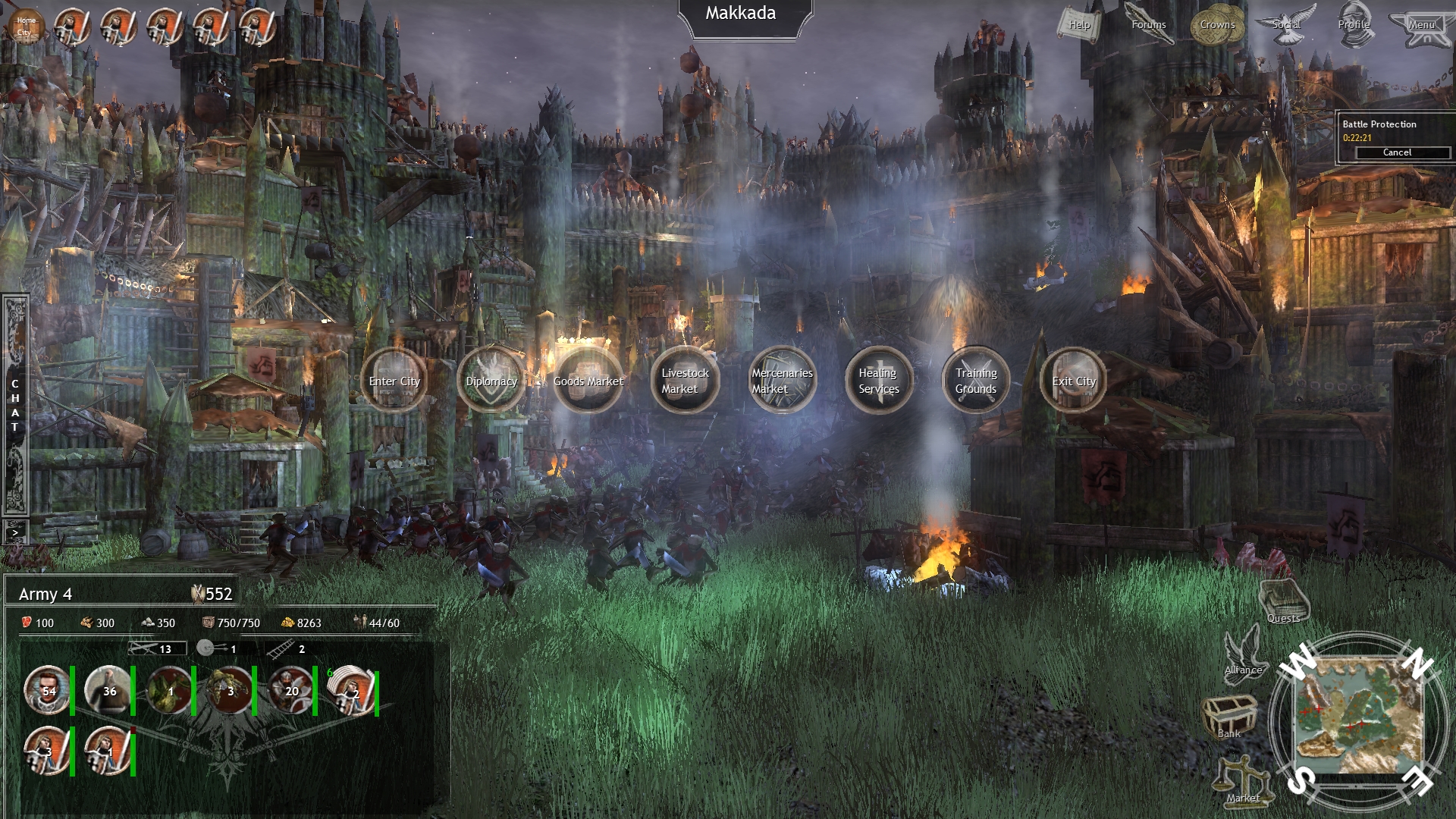Open the Market scales icon near minimap
1456x819 pixels.
pyautogui.click(x=1244, y=781)
